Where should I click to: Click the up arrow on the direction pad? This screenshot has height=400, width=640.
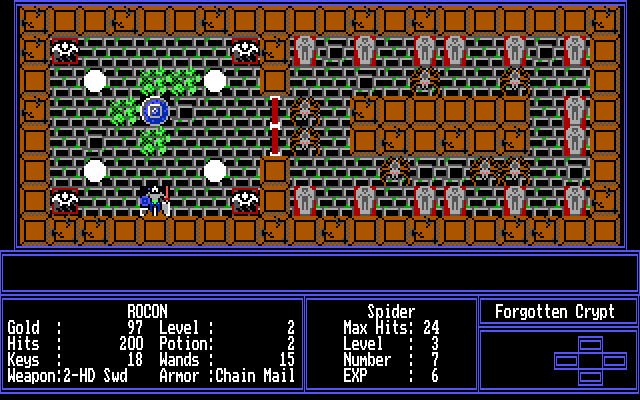coord(591,345)
